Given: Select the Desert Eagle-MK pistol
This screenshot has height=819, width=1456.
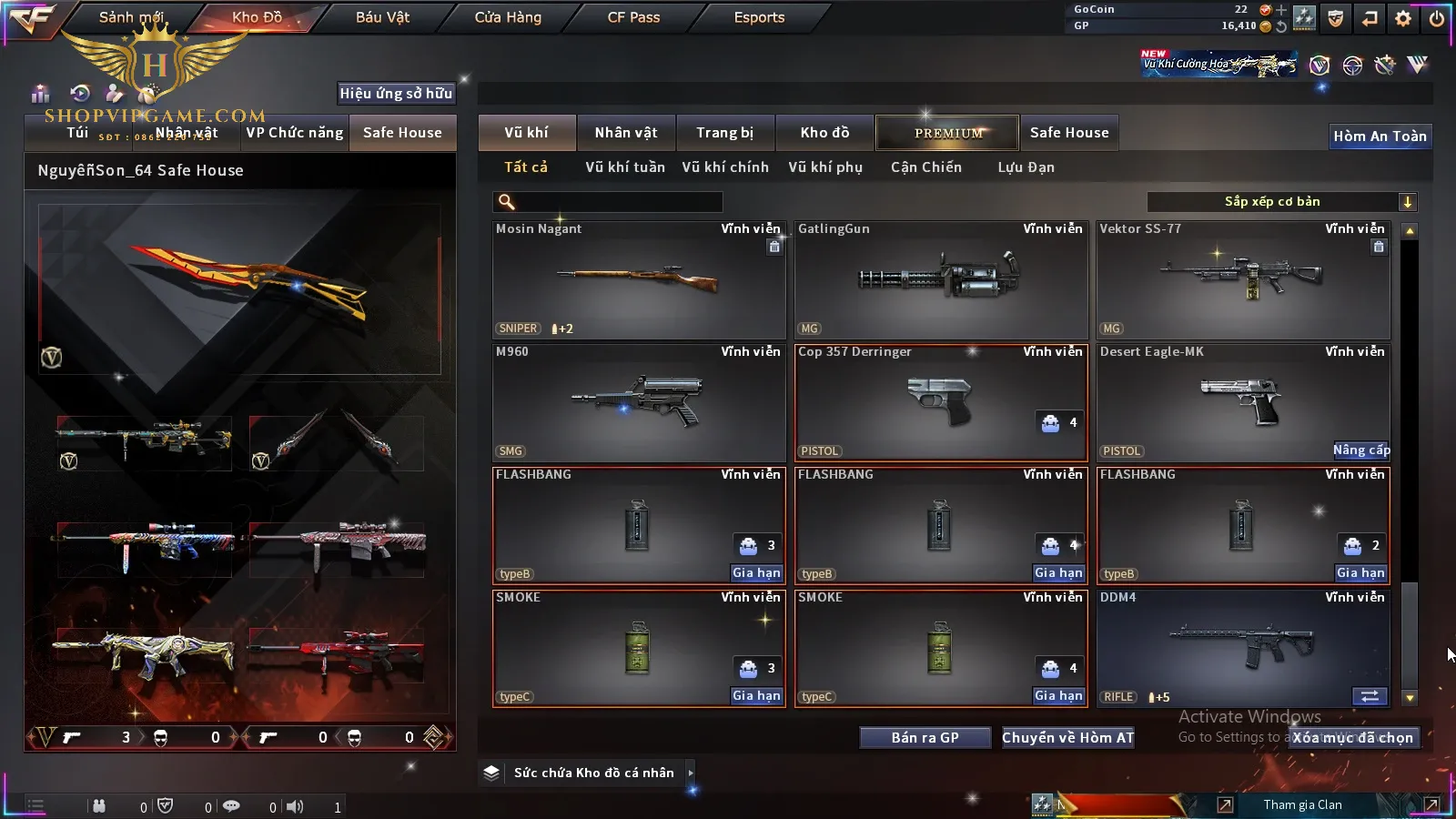Looking at the screenshot, I should click(x=1243, y=402).
